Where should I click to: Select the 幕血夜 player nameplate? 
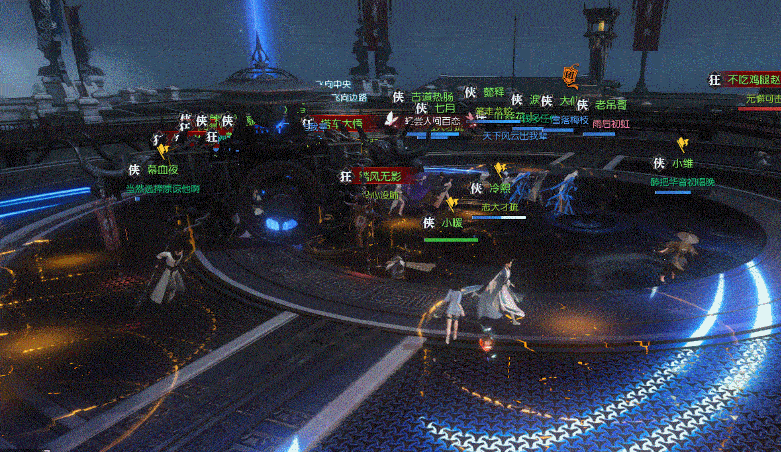[x=162, y=170]
